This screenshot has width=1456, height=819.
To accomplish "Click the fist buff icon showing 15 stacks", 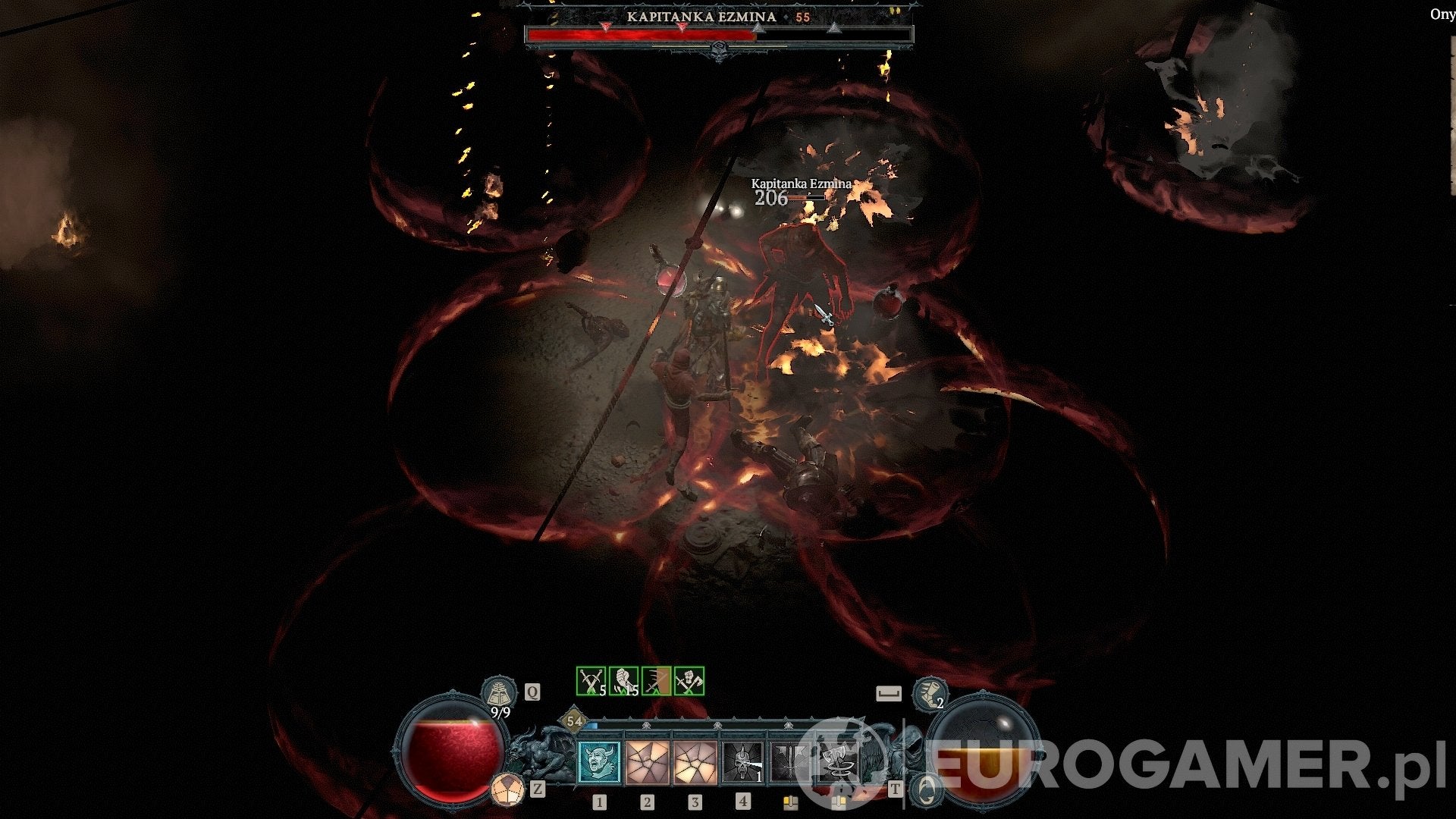I will pyautogui.click(x=623, y=681).
